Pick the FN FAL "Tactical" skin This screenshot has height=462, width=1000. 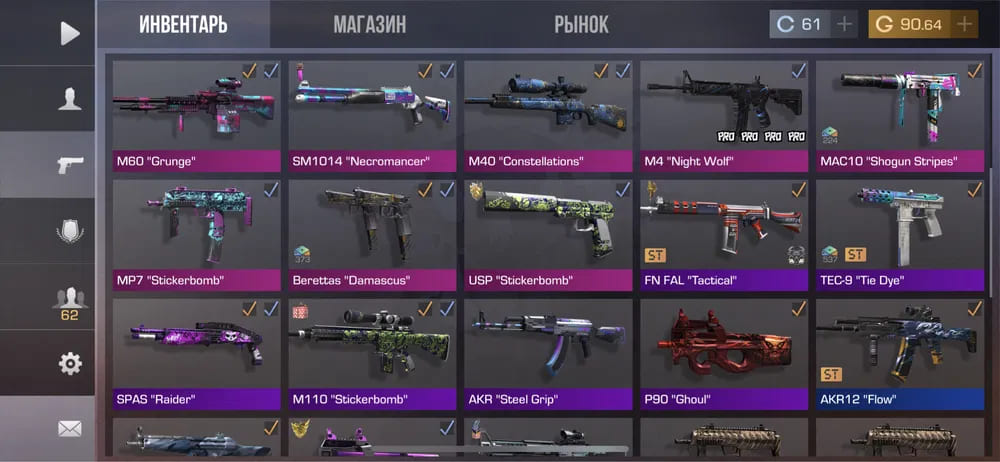point(724,234)
